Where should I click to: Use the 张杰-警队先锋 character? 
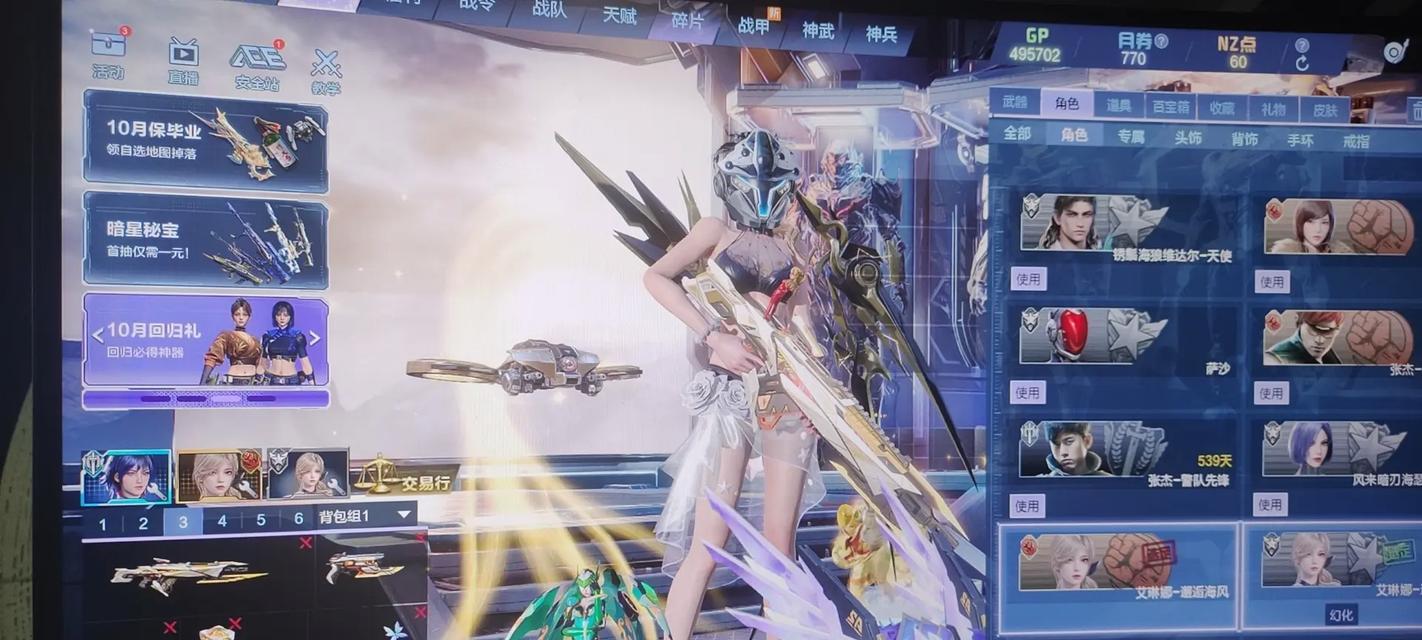1027,505
